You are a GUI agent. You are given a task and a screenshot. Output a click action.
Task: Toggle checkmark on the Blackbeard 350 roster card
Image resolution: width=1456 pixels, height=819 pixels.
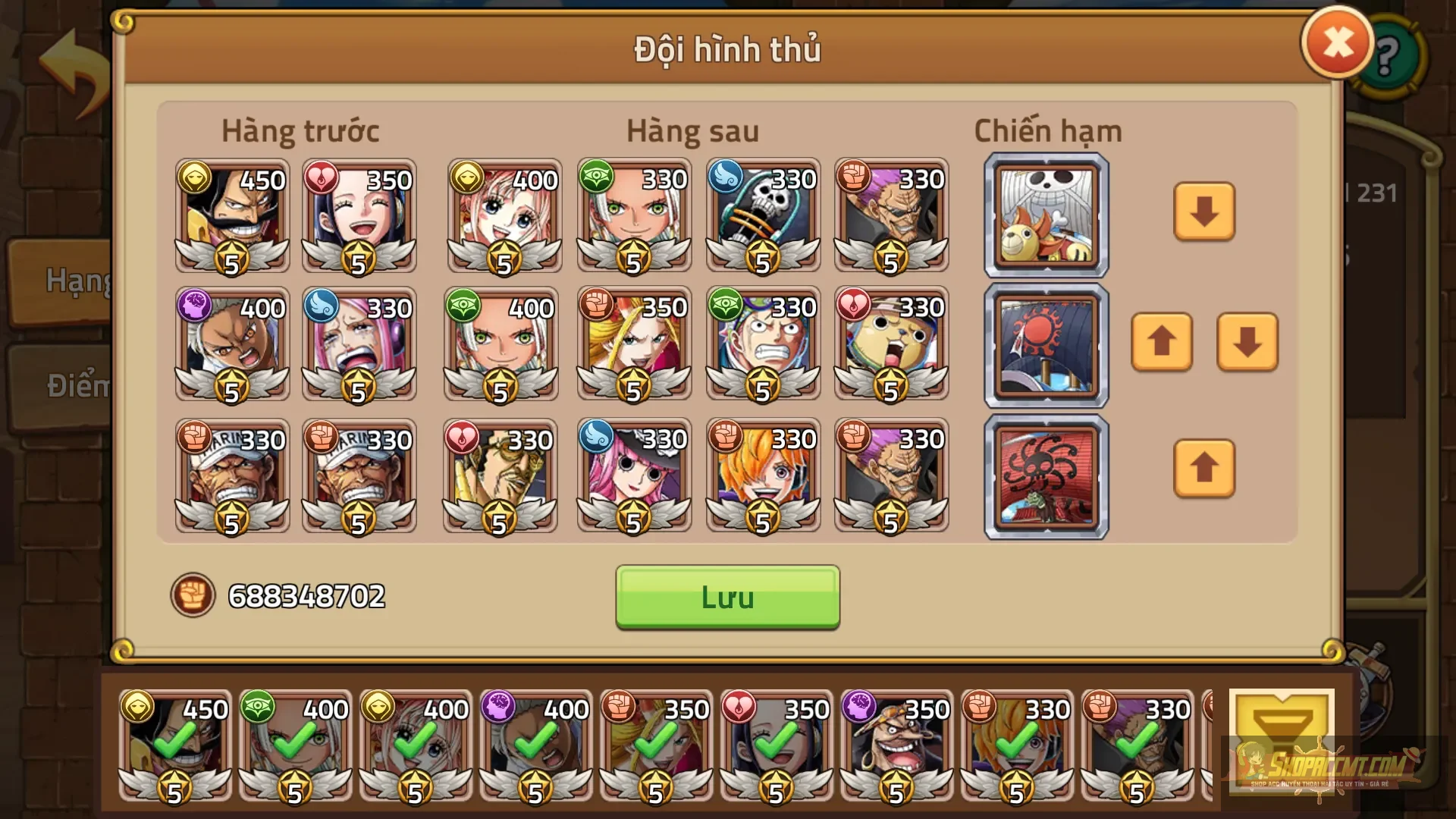point(895,747)
